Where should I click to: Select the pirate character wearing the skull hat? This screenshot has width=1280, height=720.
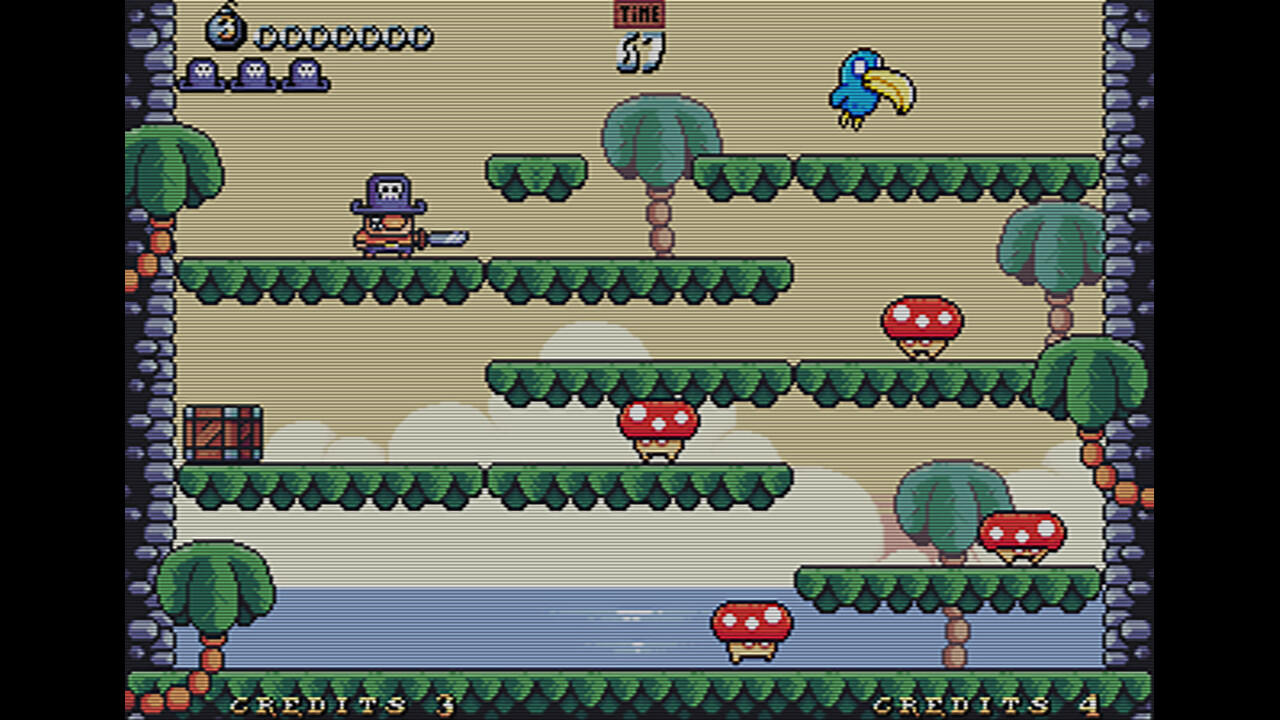(388, 215)
